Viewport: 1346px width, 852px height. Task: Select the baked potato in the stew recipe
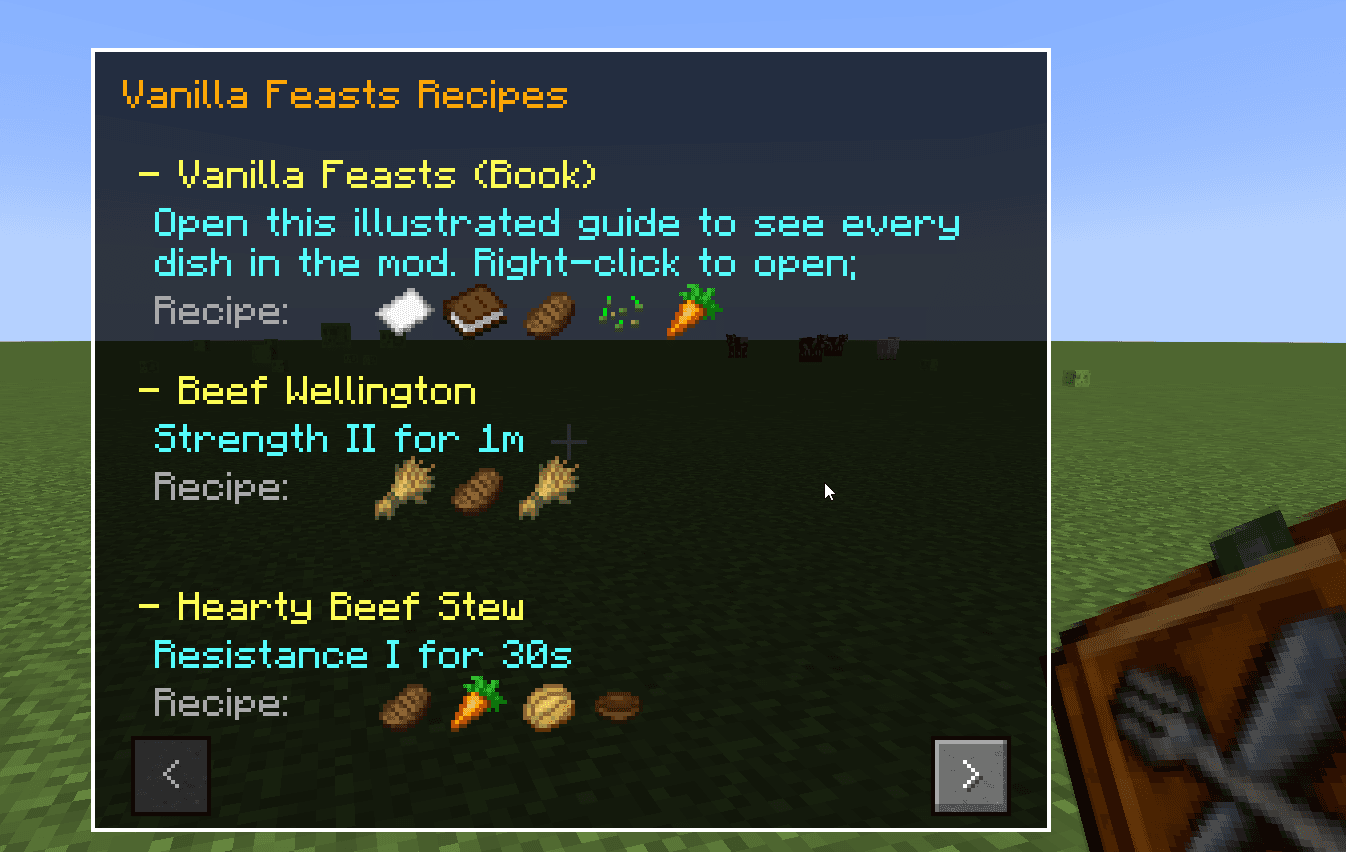click(549, 705)
